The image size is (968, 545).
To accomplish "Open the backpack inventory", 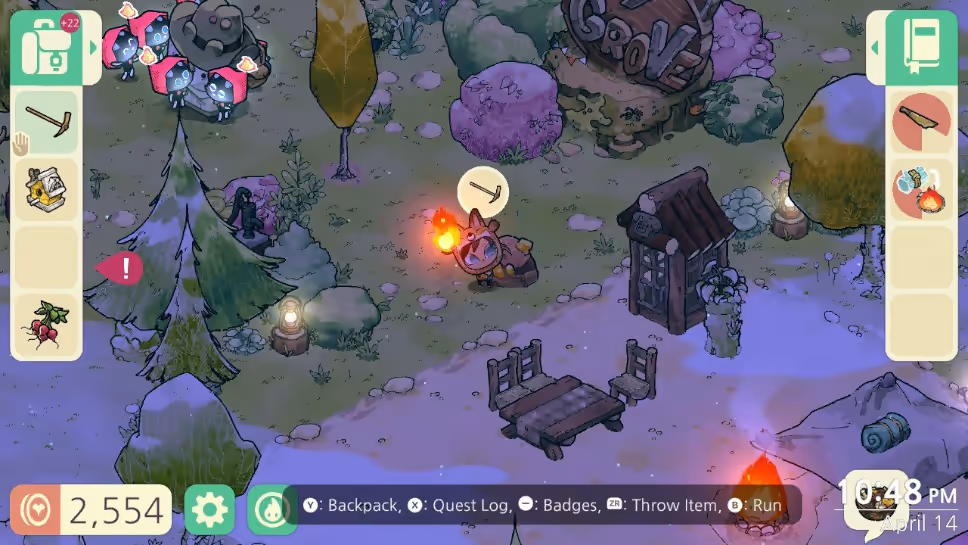I will [46, 47].
